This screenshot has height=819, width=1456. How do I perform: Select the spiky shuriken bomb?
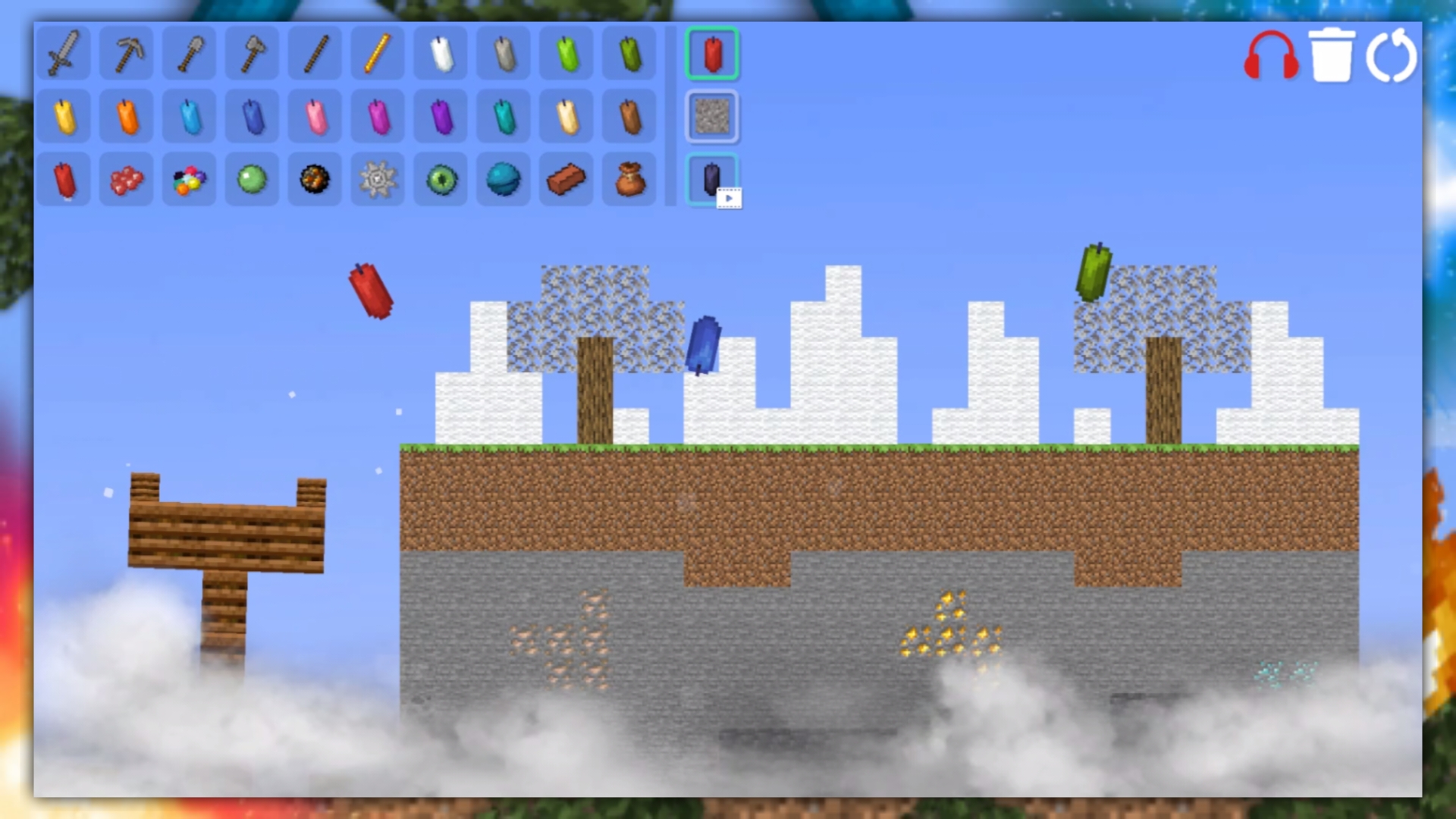point(377,178)
